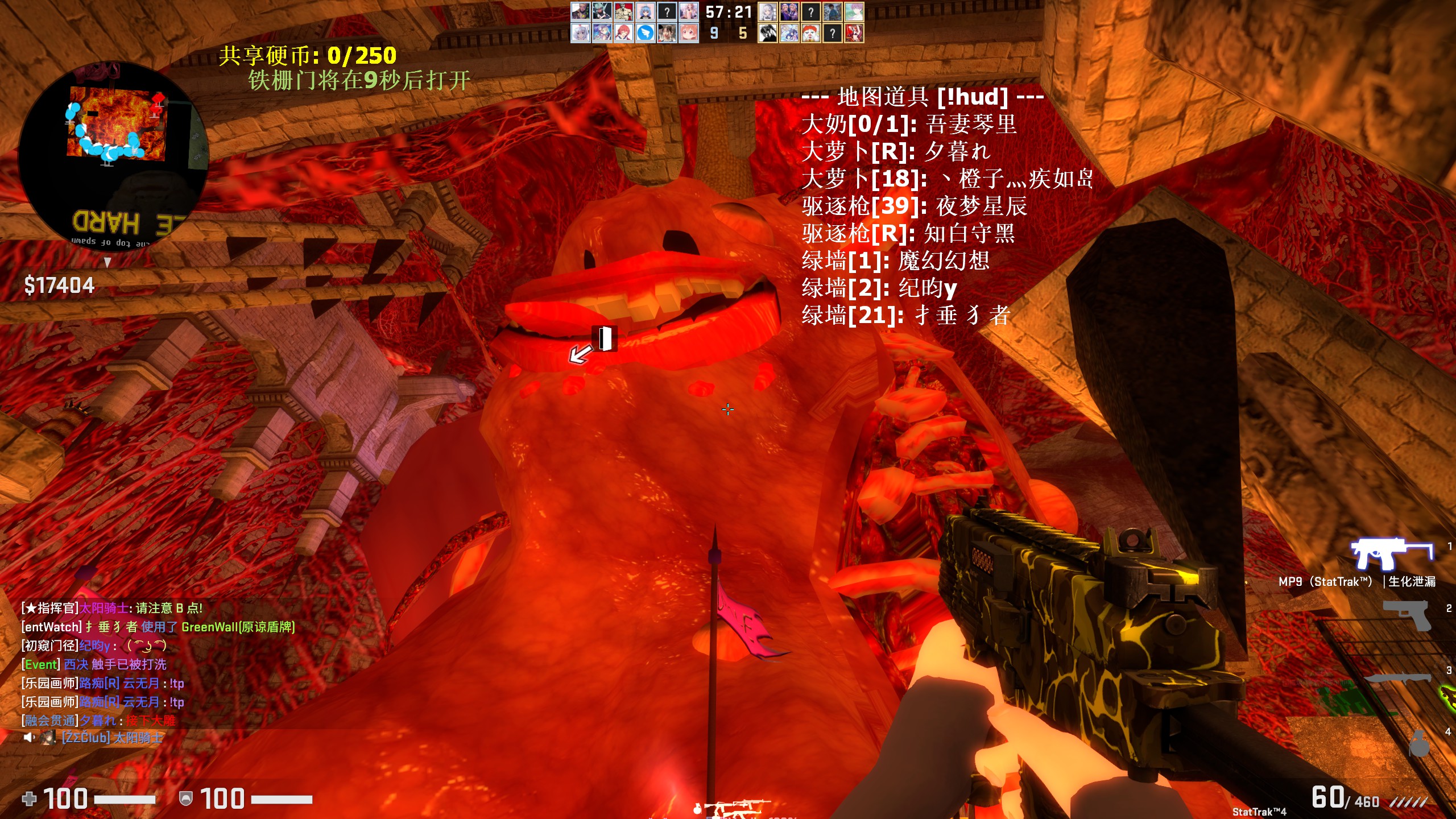The width and height of the screenshot is (1456, 819).
Task: Select the 驱逐枪[39] 夜梦星辰 item row
Action: pos(914,206)
